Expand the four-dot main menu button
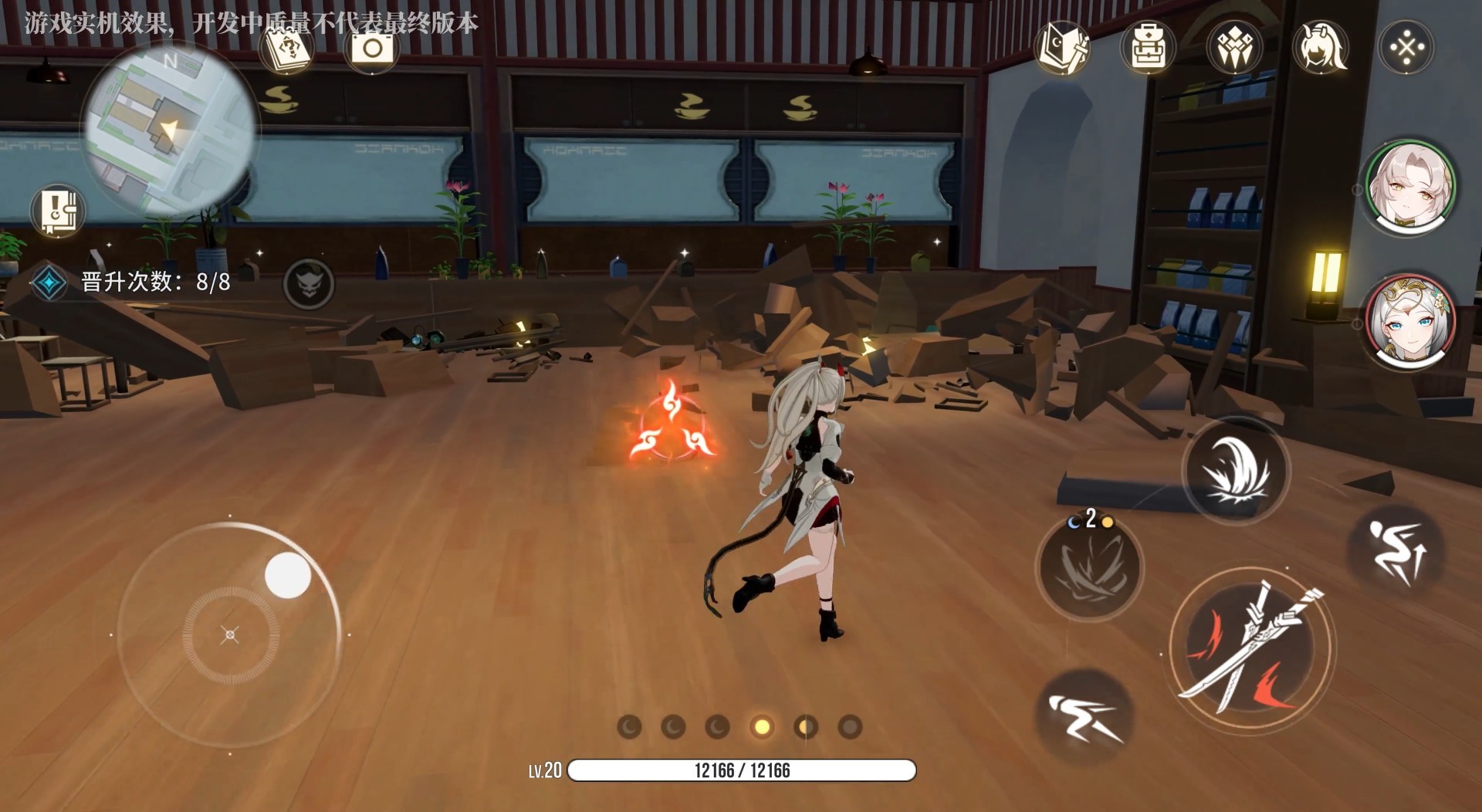Screen dimensions: 1482x812 tap(1406, 48)
